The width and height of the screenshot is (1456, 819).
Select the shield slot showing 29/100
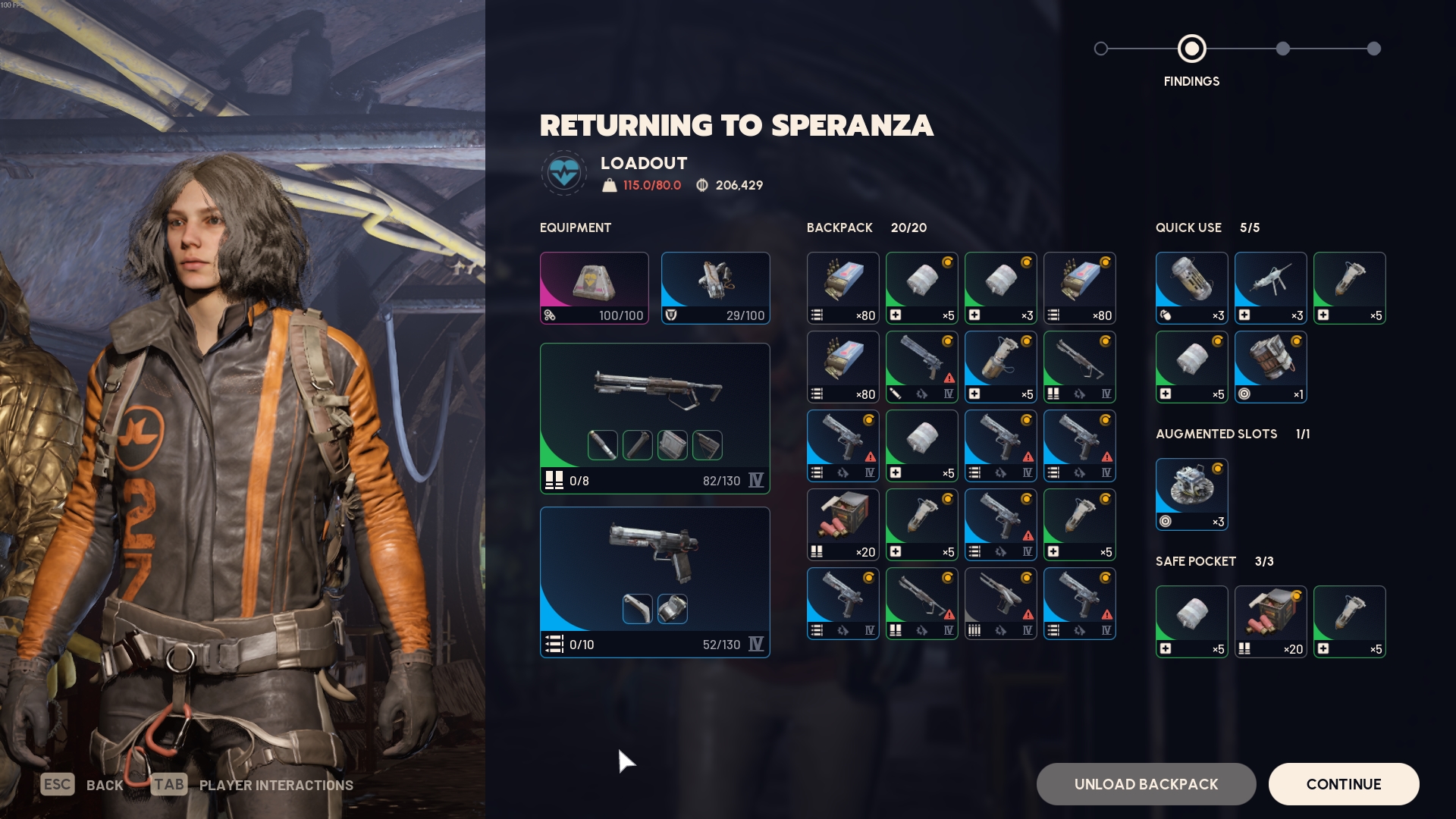coord(715,288)
